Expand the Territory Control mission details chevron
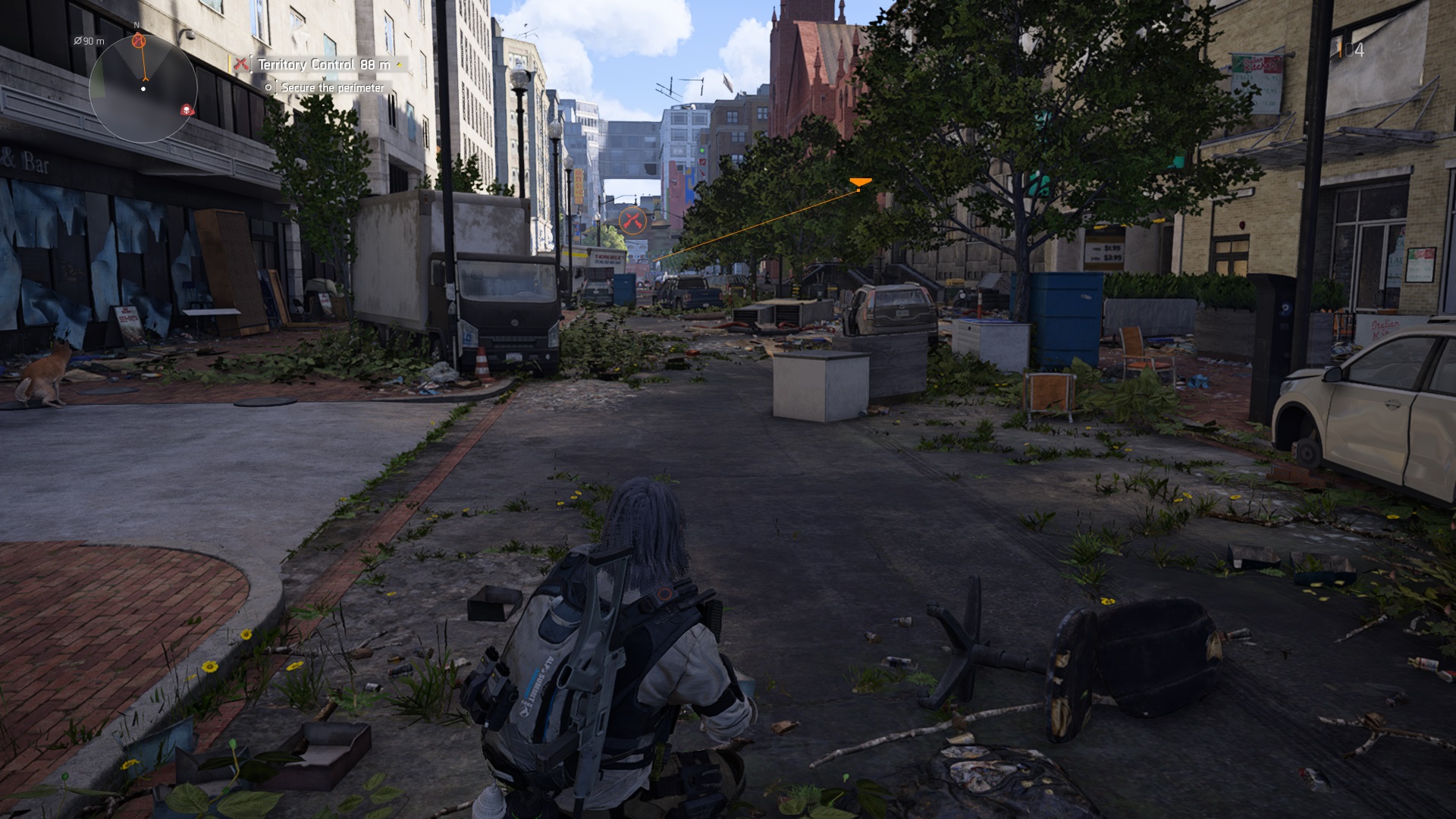 (400, 65)
